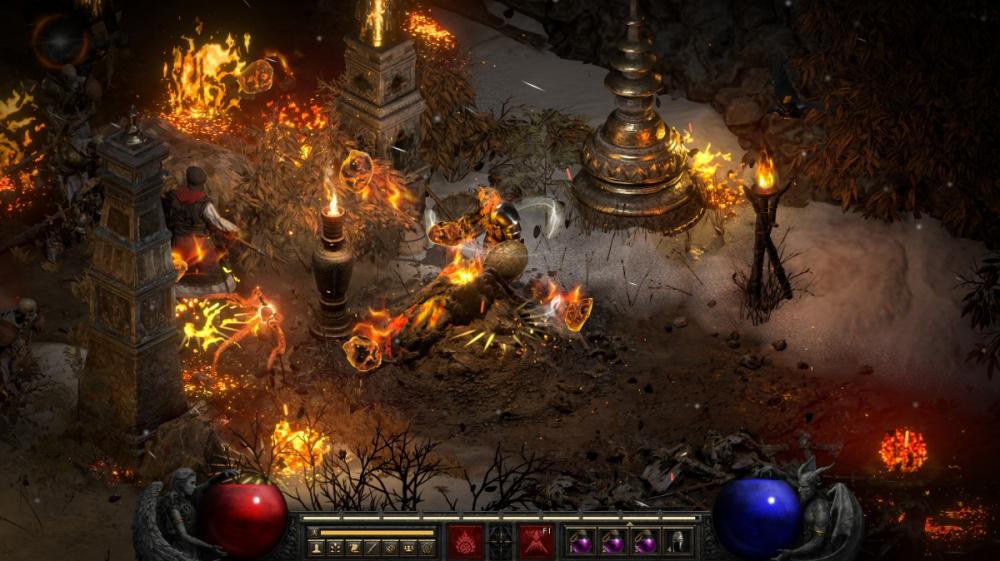Open the right-click skill bound to F1
The width and height of the screenshot is (1000, 561).
[535, 541]
